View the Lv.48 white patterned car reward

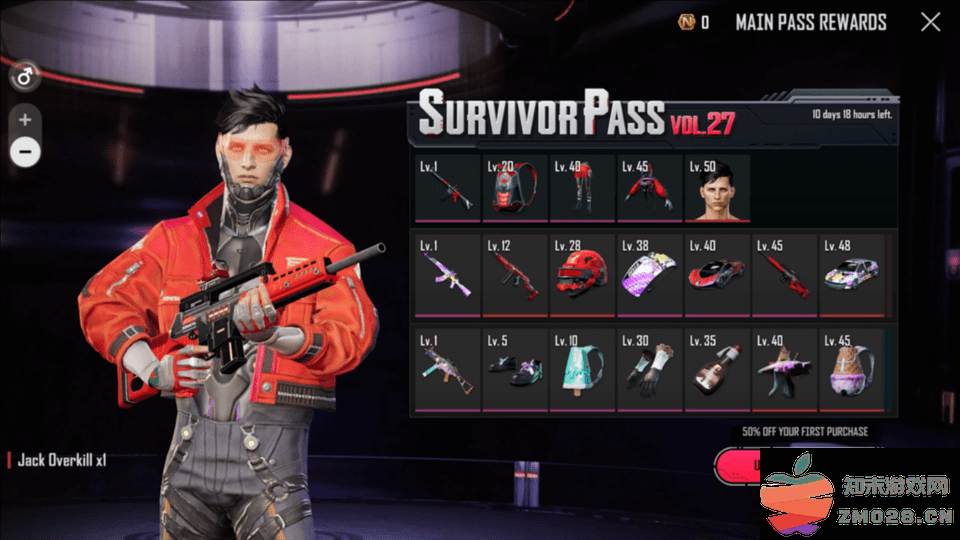point(852,274)
